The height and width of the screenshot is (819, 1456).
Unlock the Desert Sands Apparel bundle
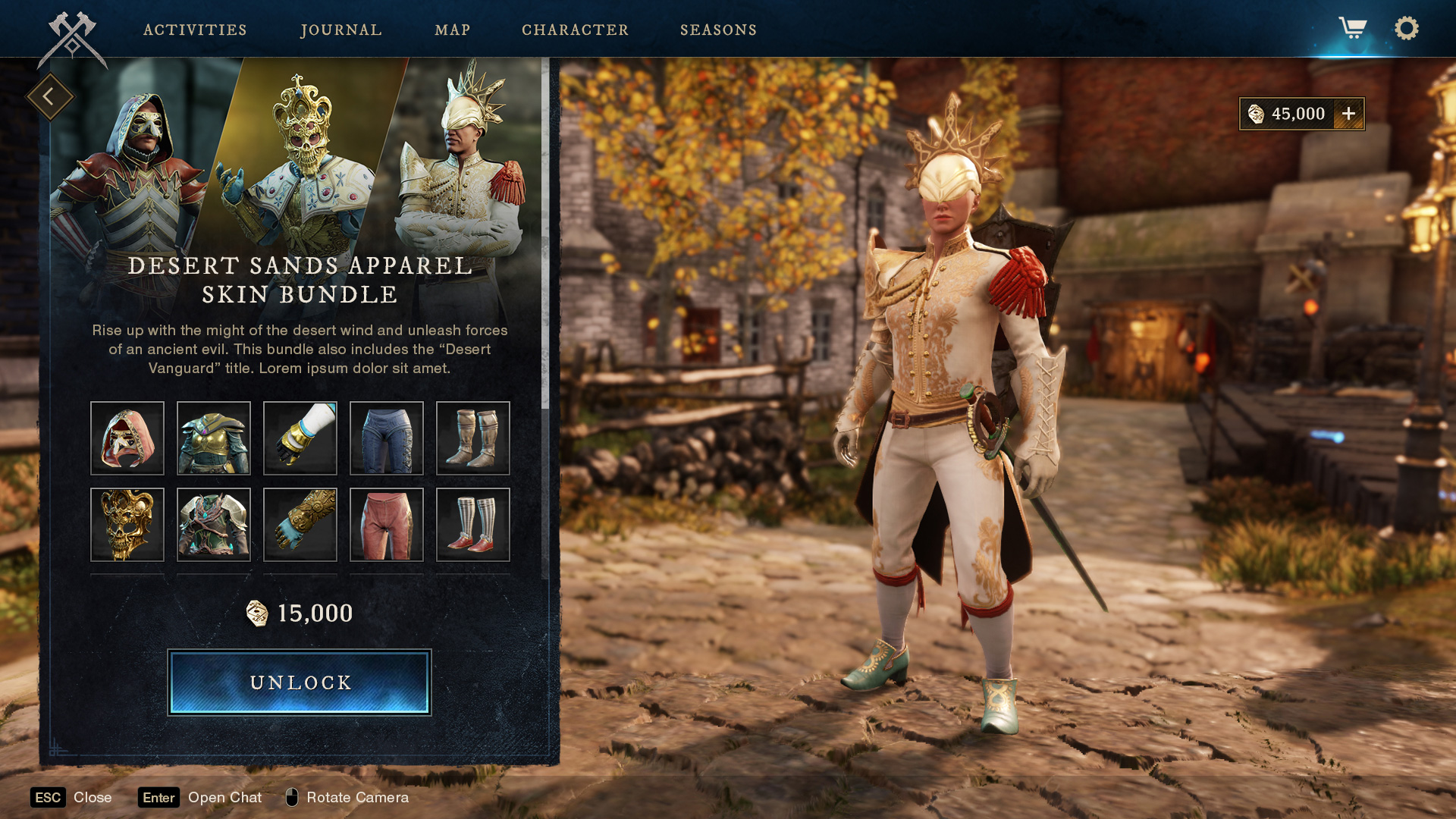(x=300, y=682)
